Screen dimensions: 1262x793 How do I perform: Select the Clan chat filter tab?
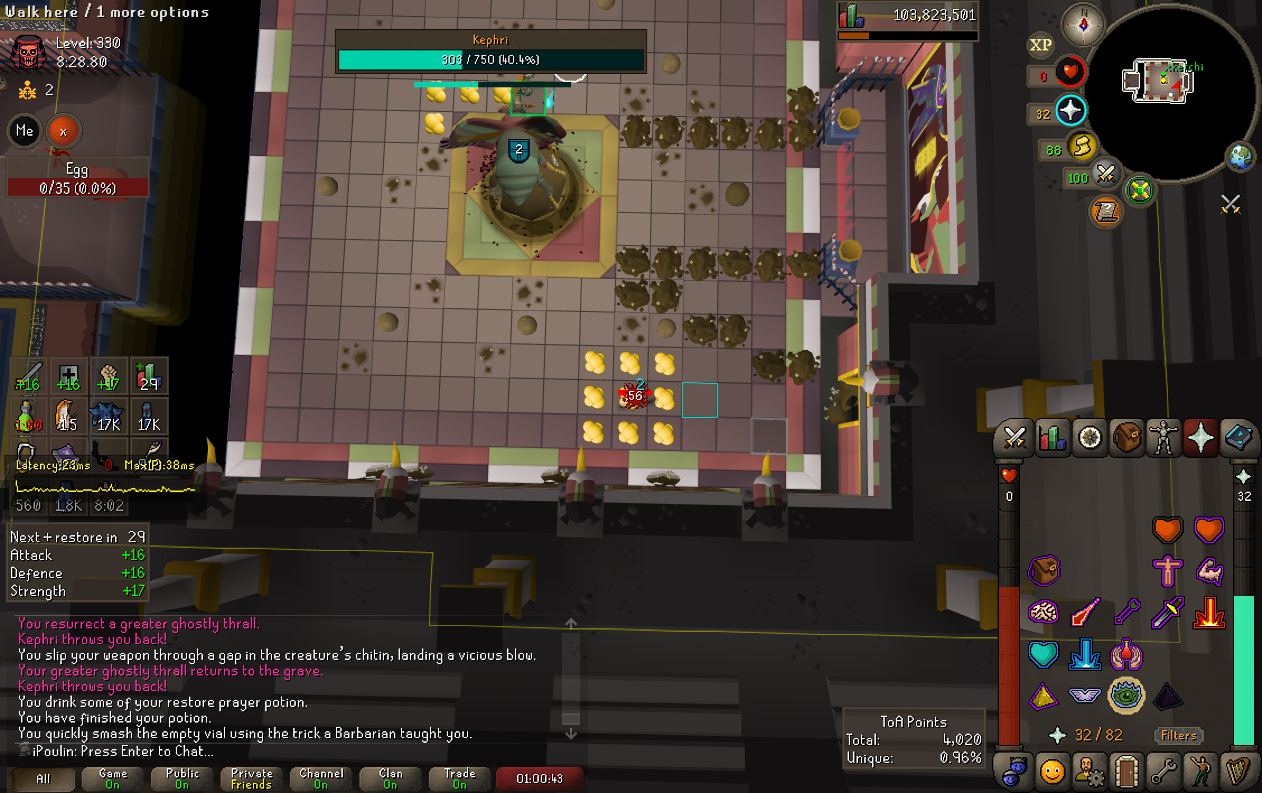[391, 778]
